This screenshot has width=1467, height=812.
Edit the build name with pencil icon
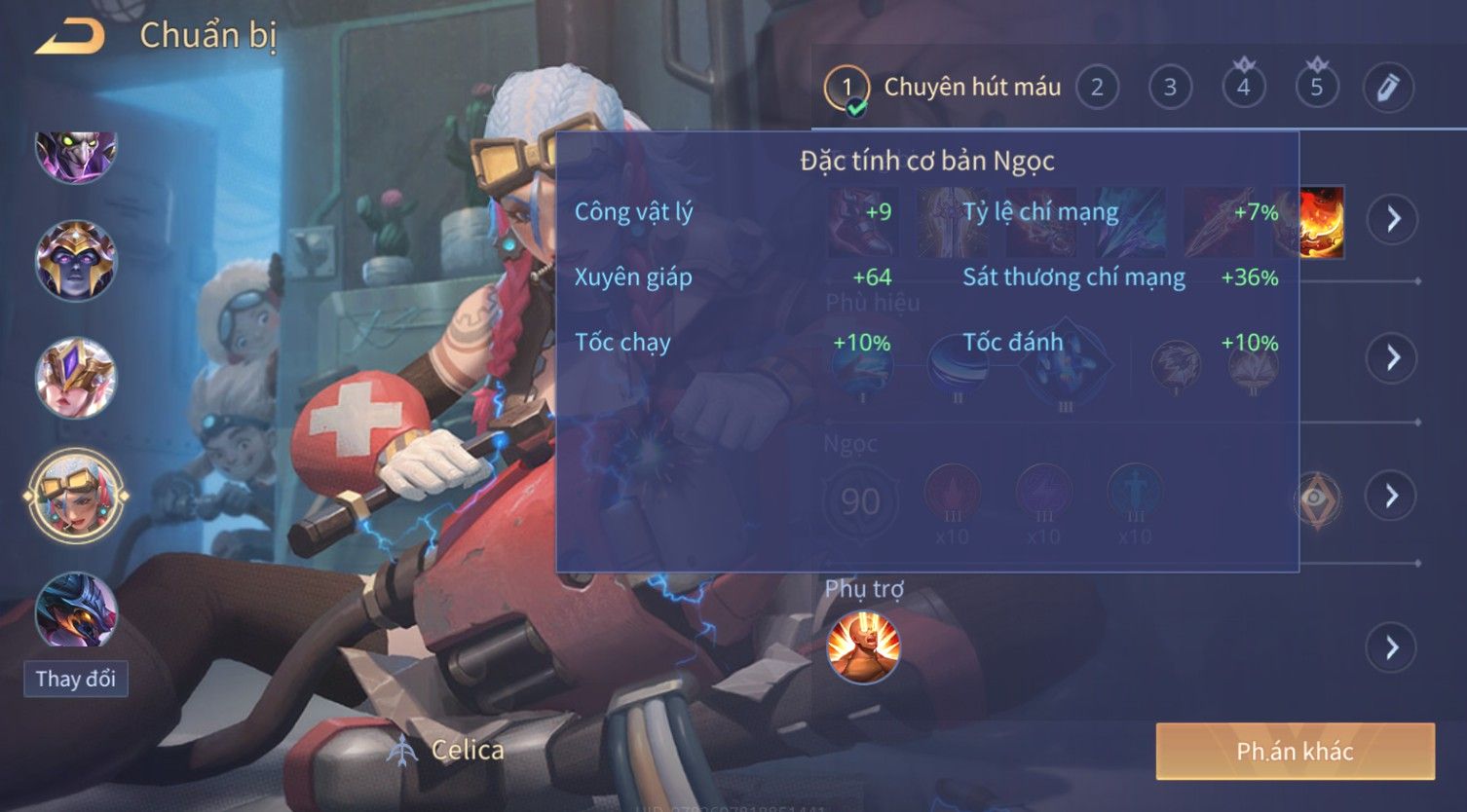click(1388, 88)
